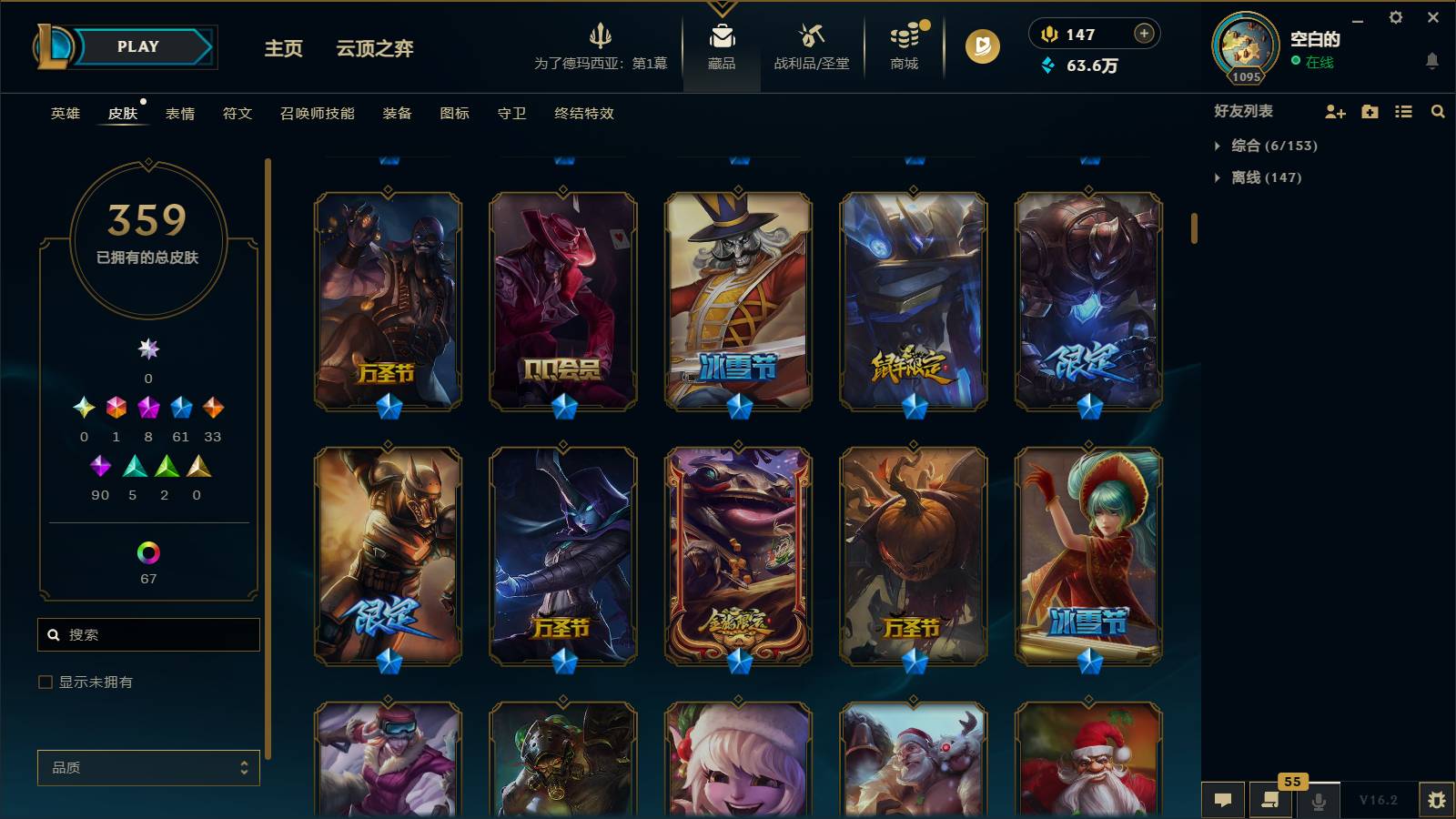Open the add friend icon
Image resolution: width=1456 pixels, height=819 pixels.
click(x=1335, y=111)
